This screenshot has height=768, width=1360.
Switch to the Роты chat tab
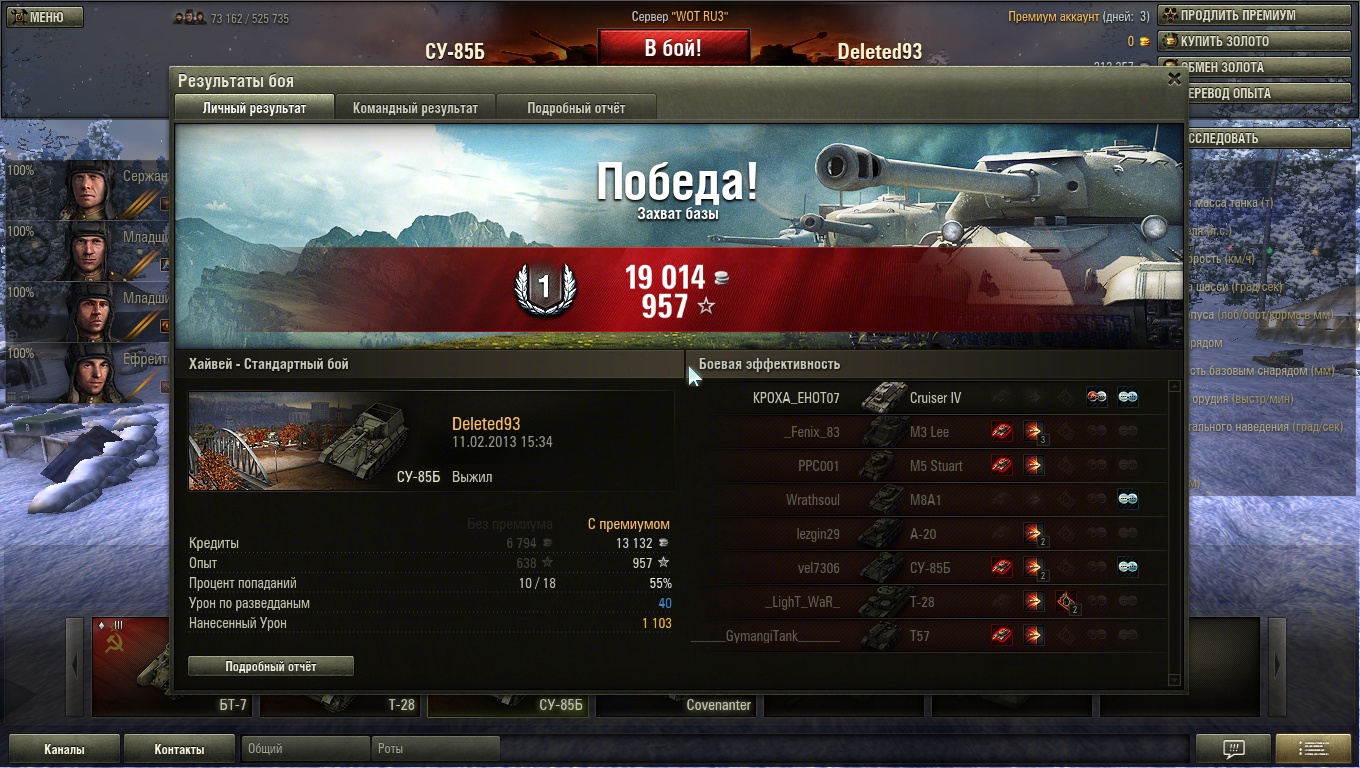(x=436, y=748)
